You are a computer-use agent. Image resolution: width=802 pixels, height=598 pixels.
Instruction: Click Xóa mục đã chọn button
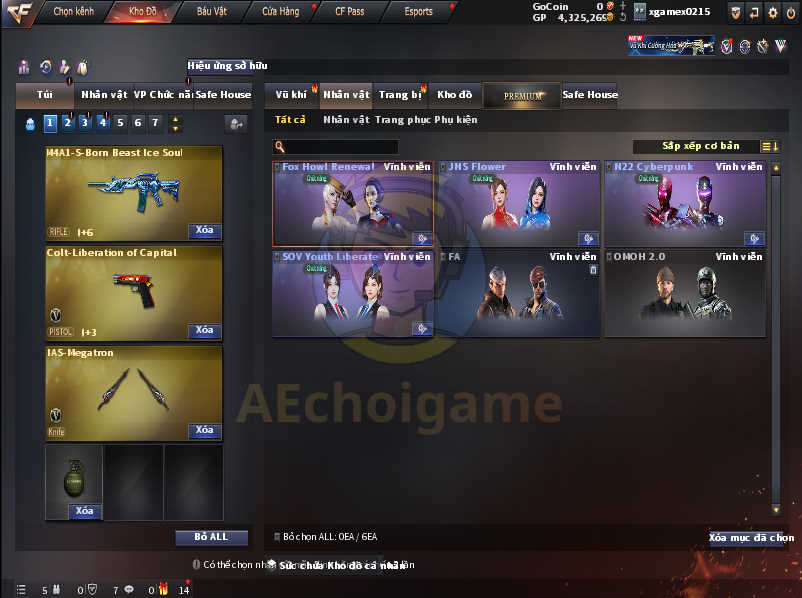click(750, 538)
